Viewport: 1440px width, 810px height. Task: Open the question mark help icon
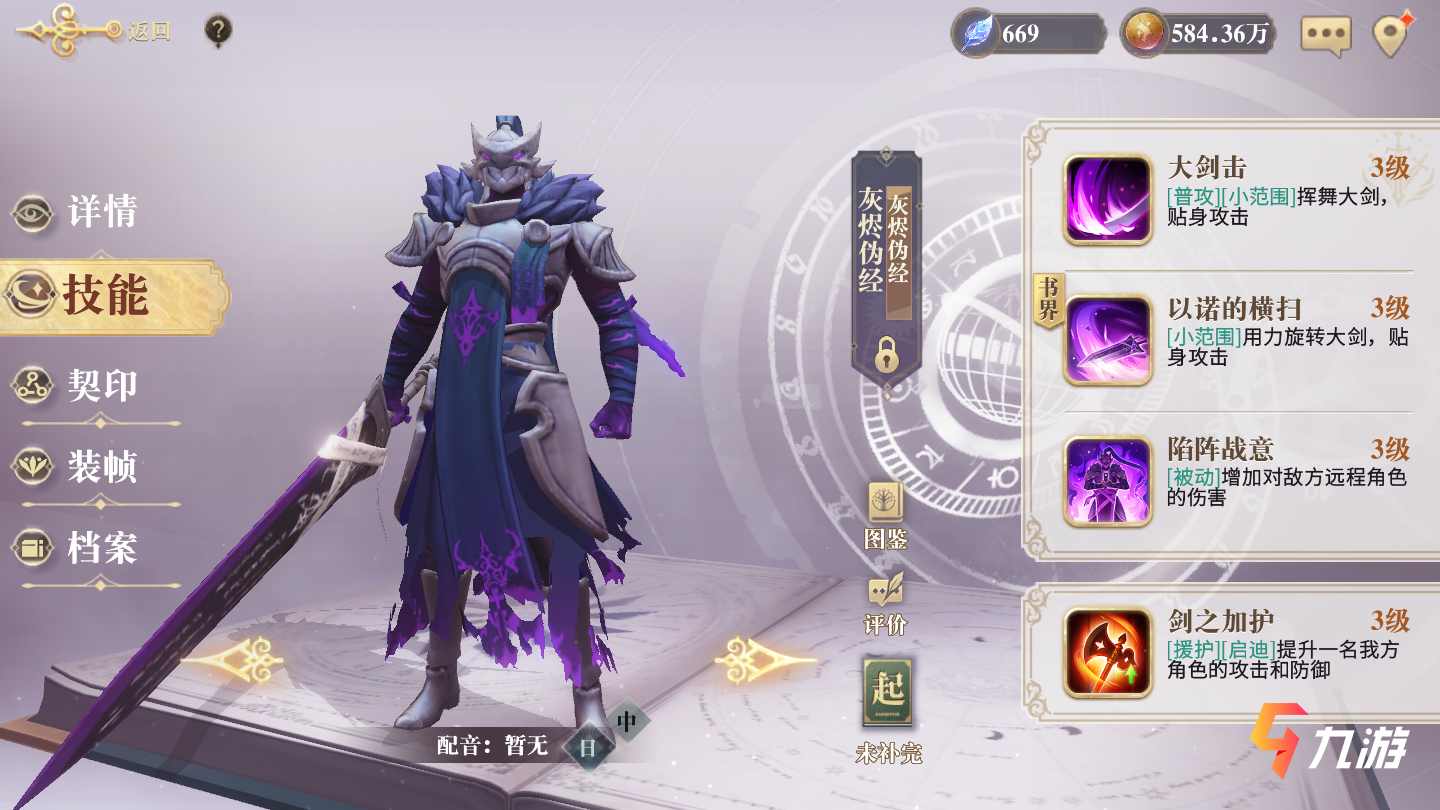point(218,31)
